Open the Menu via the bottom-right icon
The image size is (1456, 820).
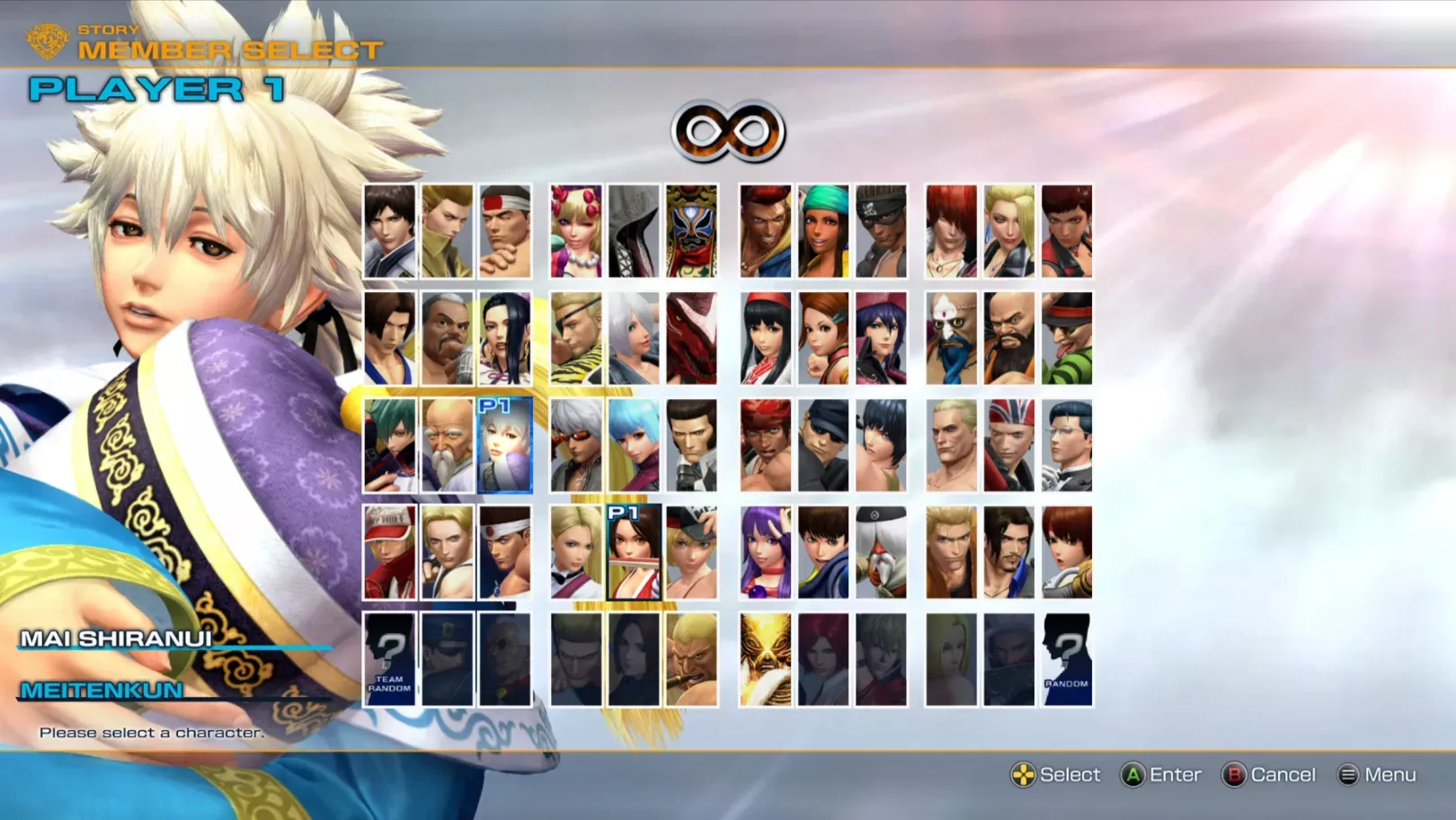[1347, 774]
